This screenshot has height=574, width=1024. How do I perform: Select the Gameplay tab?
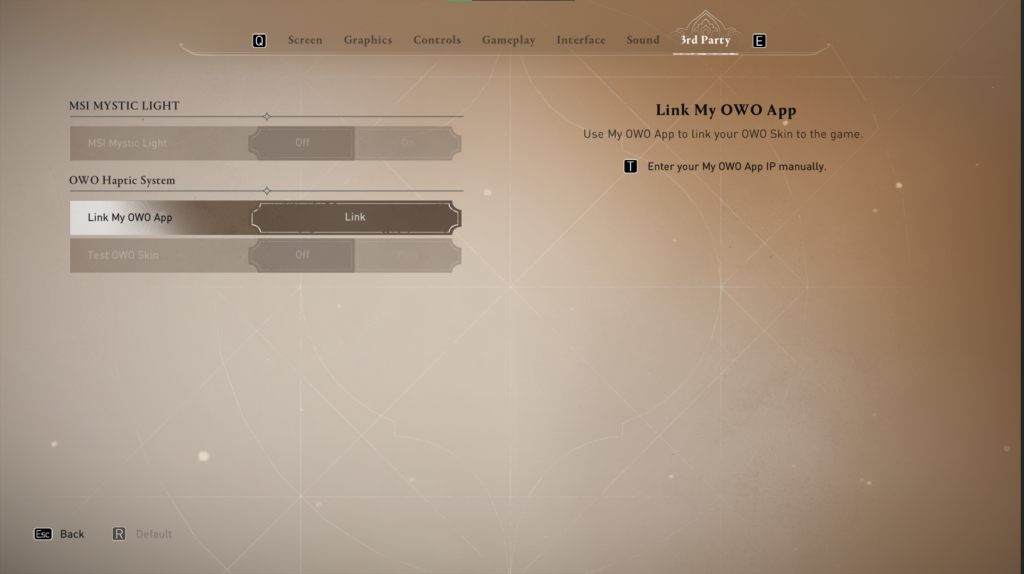pyautogui.click(x=508, y=40)
